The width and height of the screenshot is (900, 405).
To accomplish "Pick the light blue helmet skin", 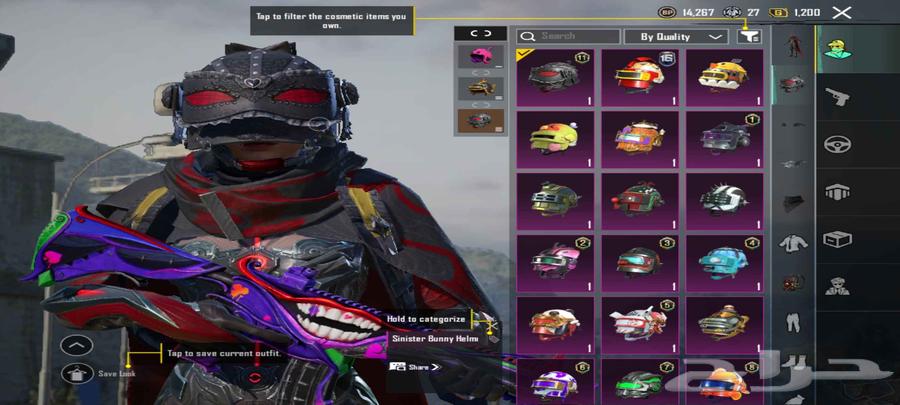I will (x=725, y=262).
